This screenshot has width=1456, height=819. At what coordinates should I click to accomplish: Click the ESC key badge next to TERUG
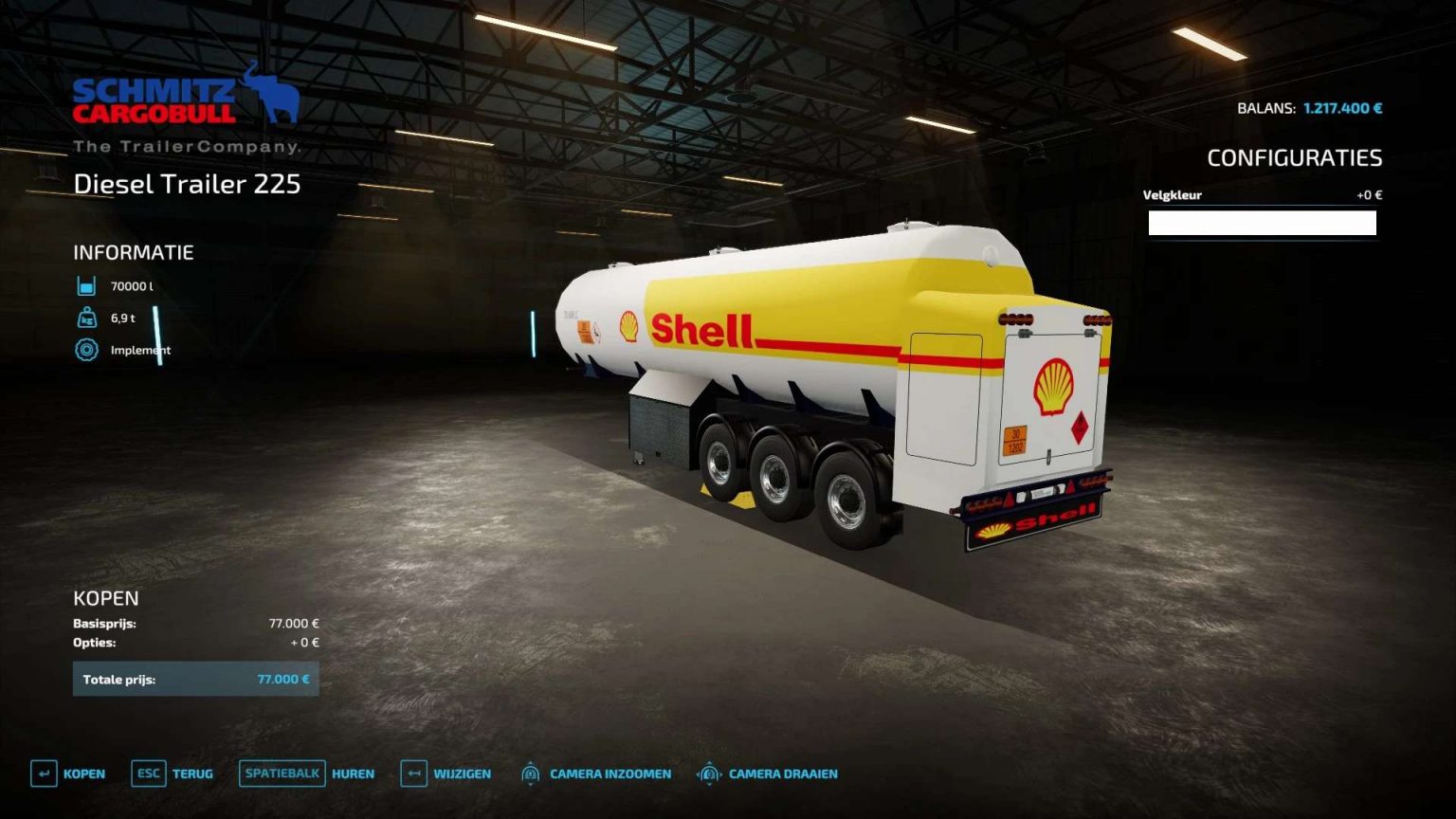pyautogui.click(x=148, y=773)
